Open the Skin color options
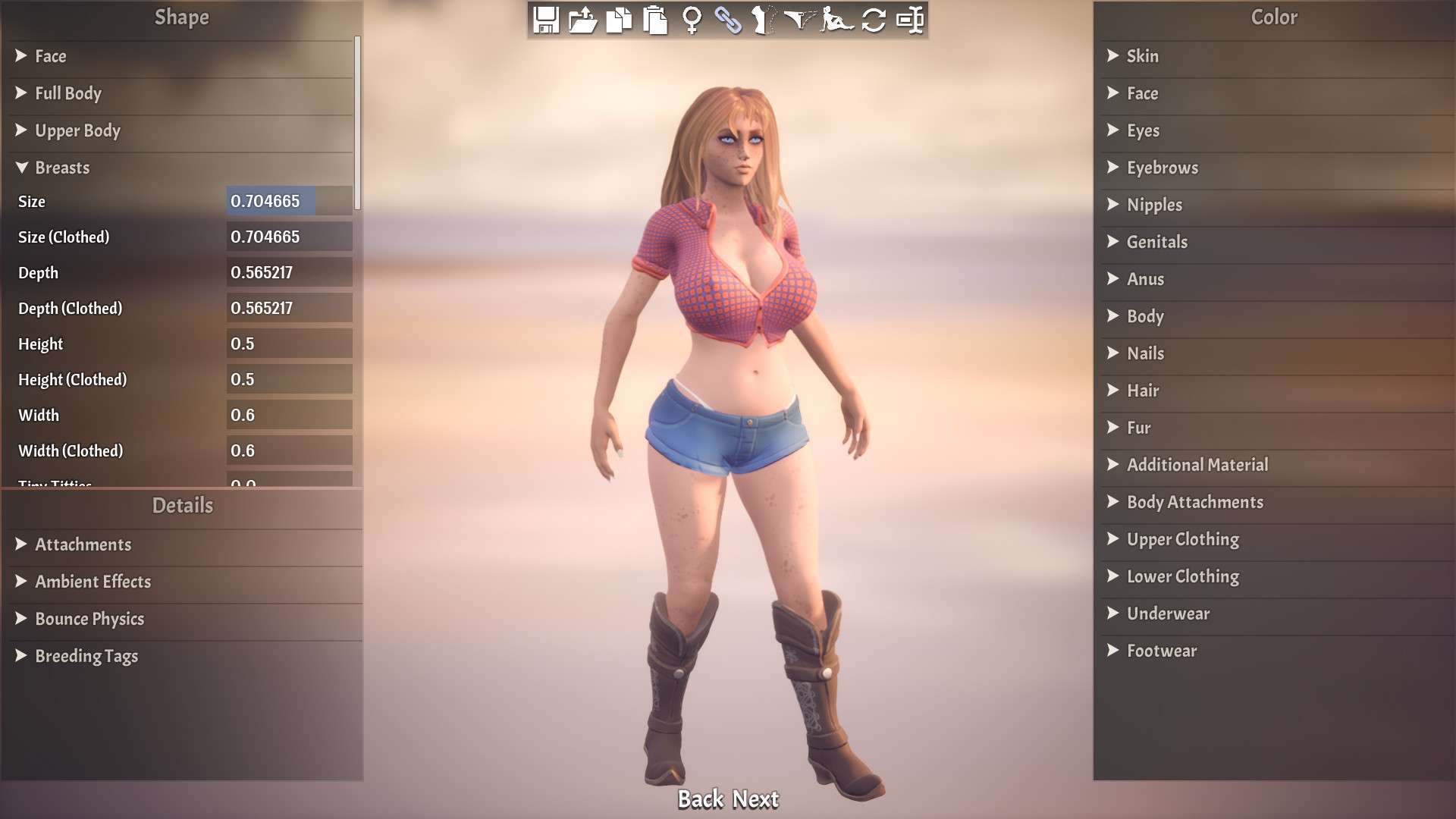 1141,56
